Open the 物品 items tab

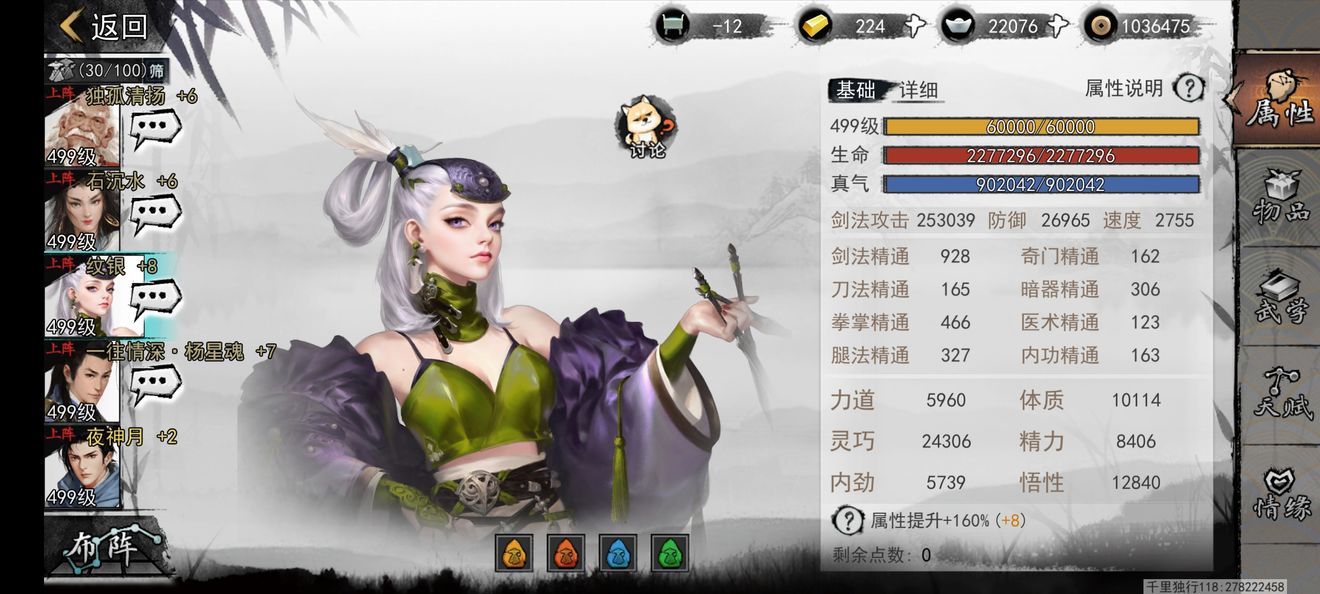click(x=1281, y=198)
